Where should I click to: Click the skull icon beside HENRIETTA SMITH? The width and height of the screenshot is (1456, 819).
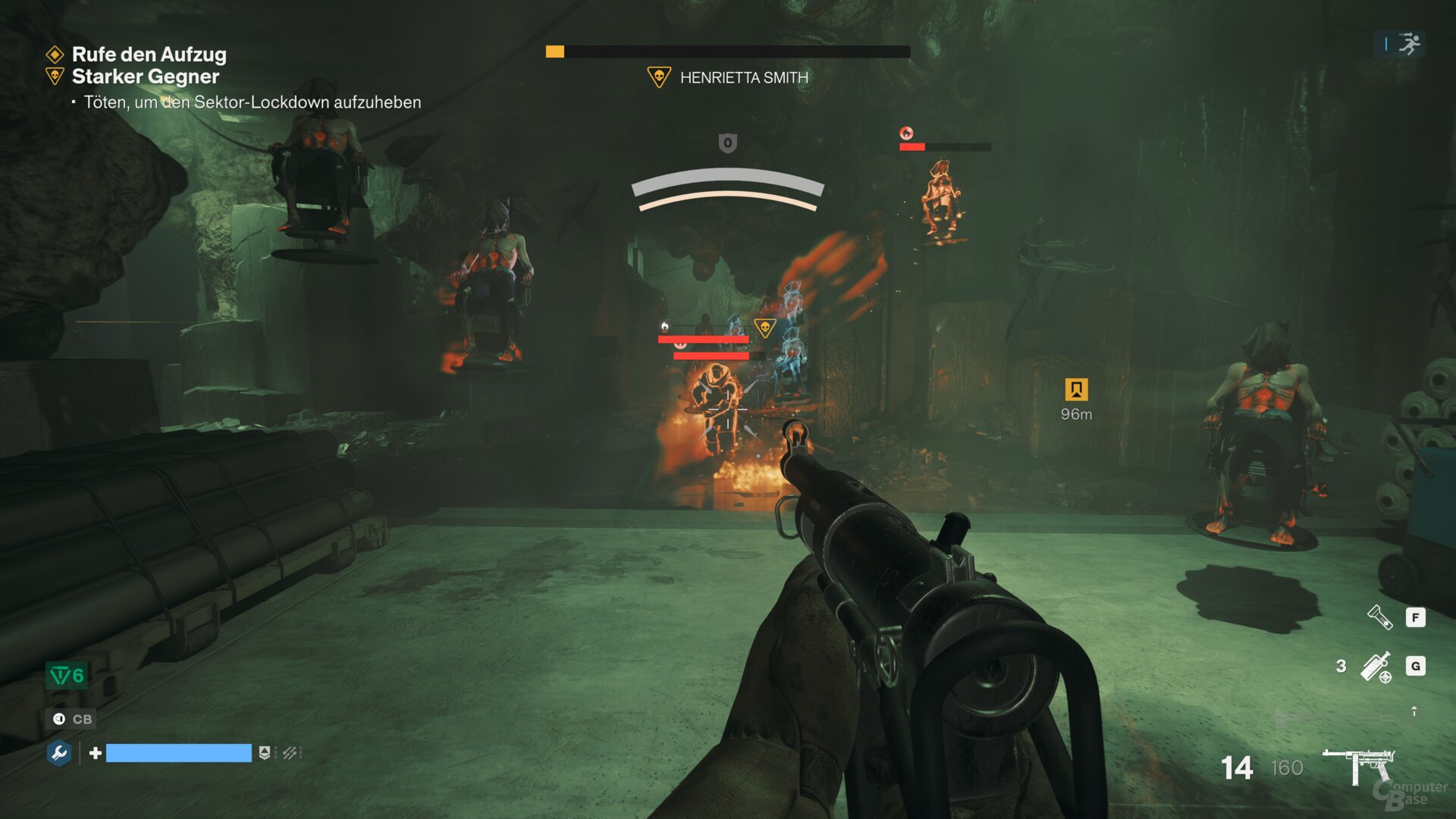coord(657,77)
